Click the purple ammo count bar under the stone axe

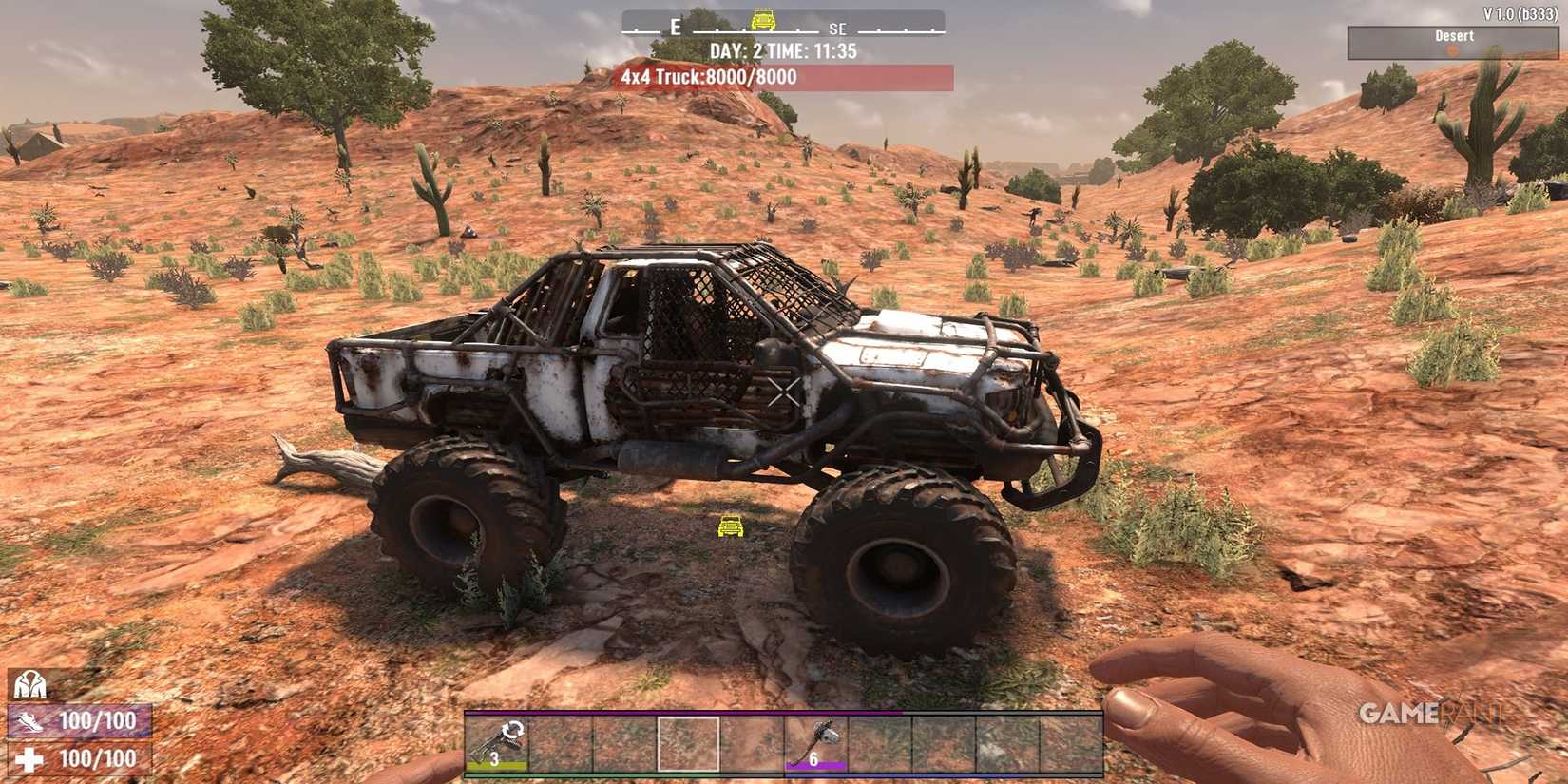point(815,764)
